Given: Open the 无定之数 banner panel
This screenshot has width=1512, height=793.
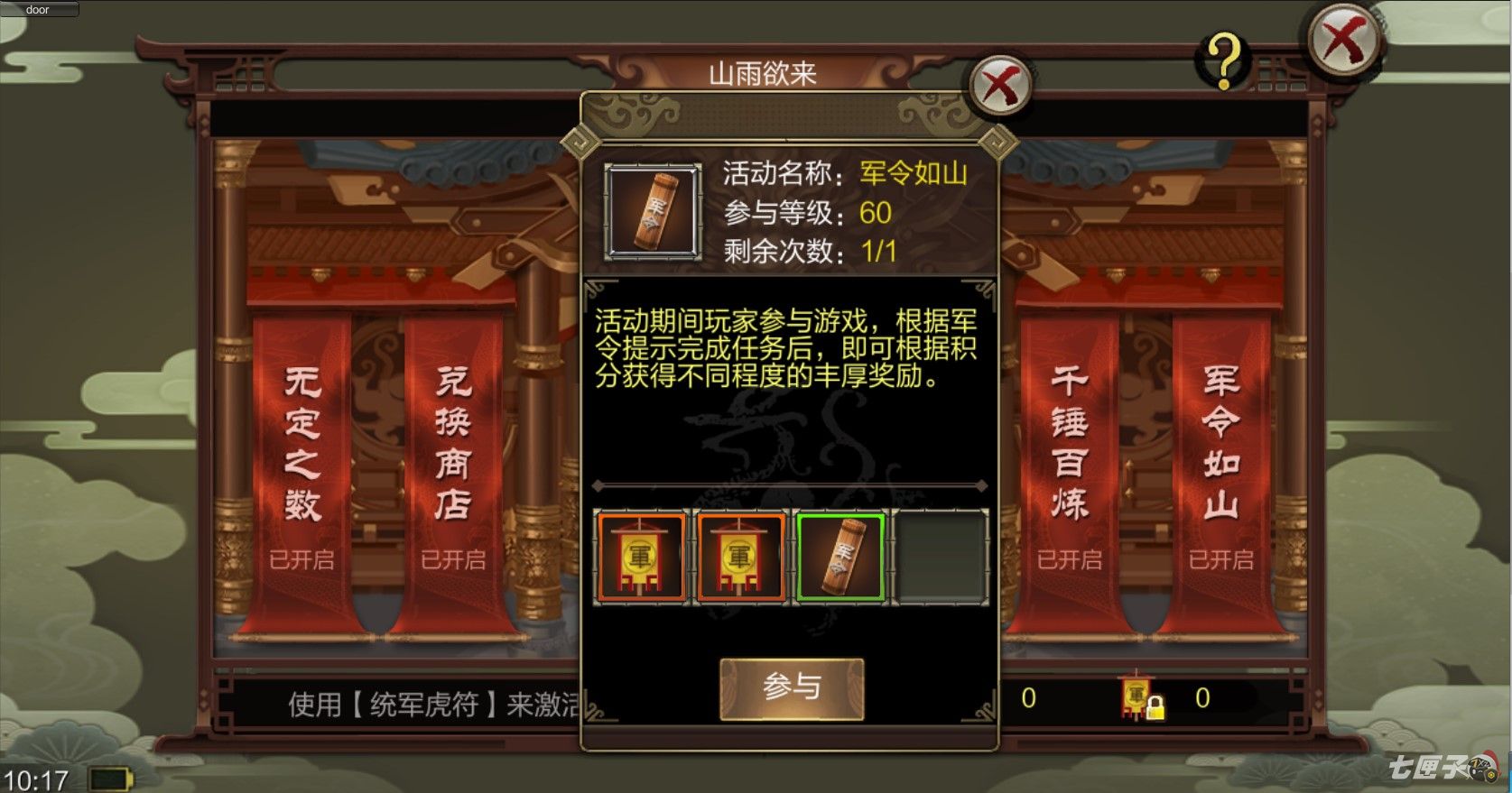Looking at the screenshot, I should 303,442.
